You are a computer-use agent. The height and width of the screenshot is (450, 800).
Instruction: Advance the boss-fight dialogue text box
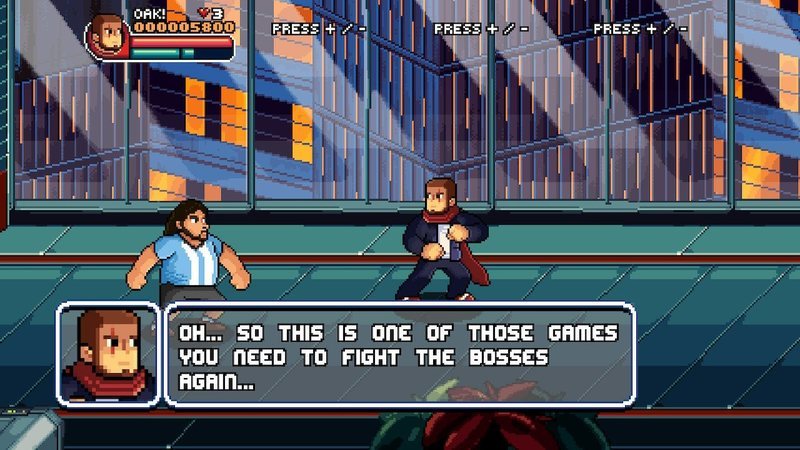400,355
